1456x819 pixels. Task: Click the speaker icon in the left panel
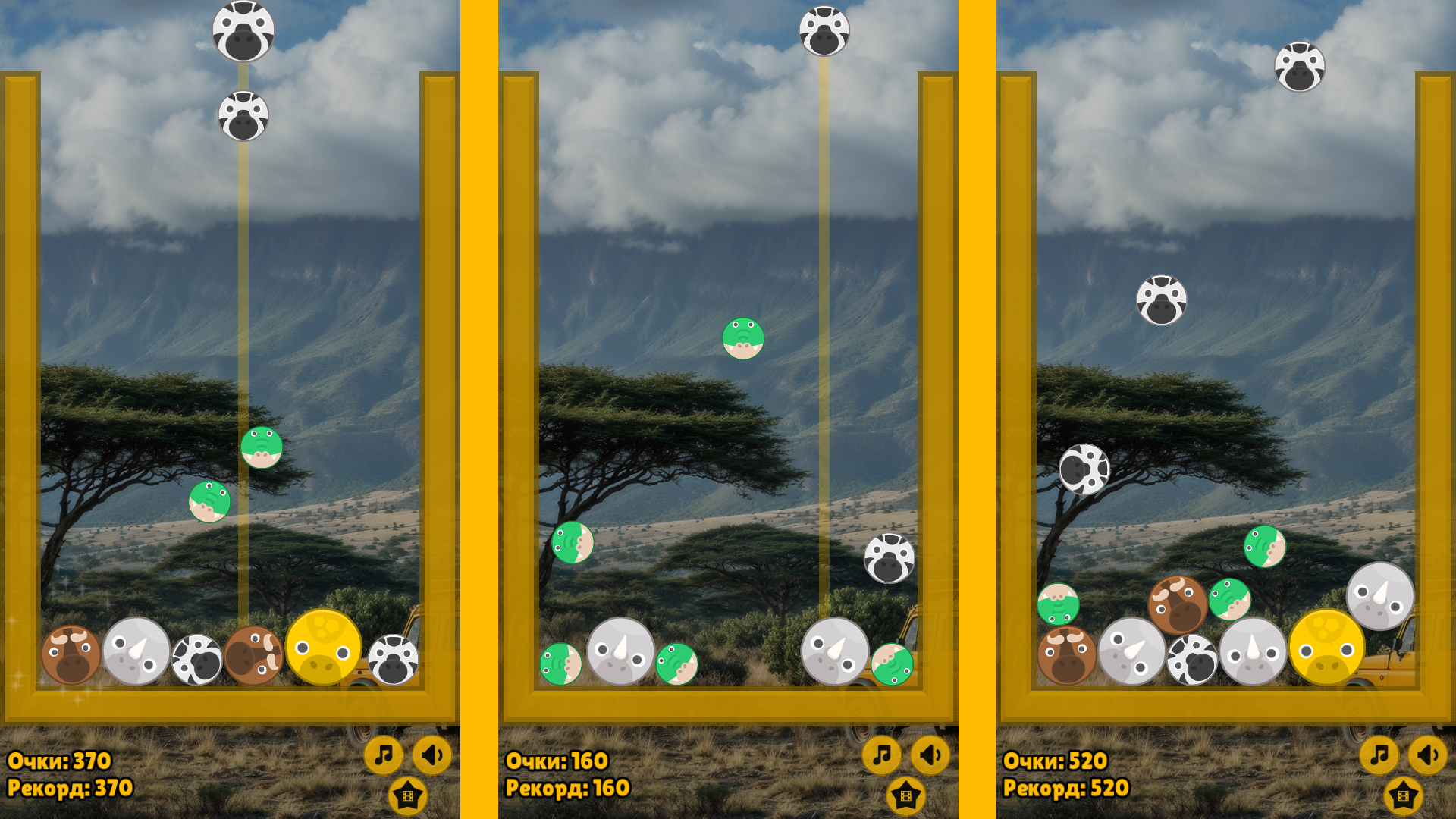[x=432, y=755]
